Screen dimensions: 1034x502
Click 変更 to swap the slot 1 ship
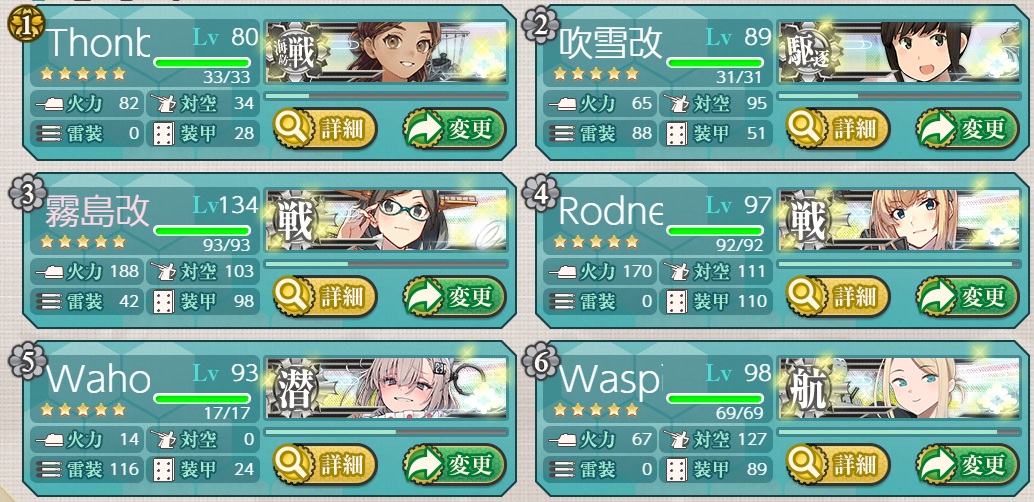[x=454, y=128]
